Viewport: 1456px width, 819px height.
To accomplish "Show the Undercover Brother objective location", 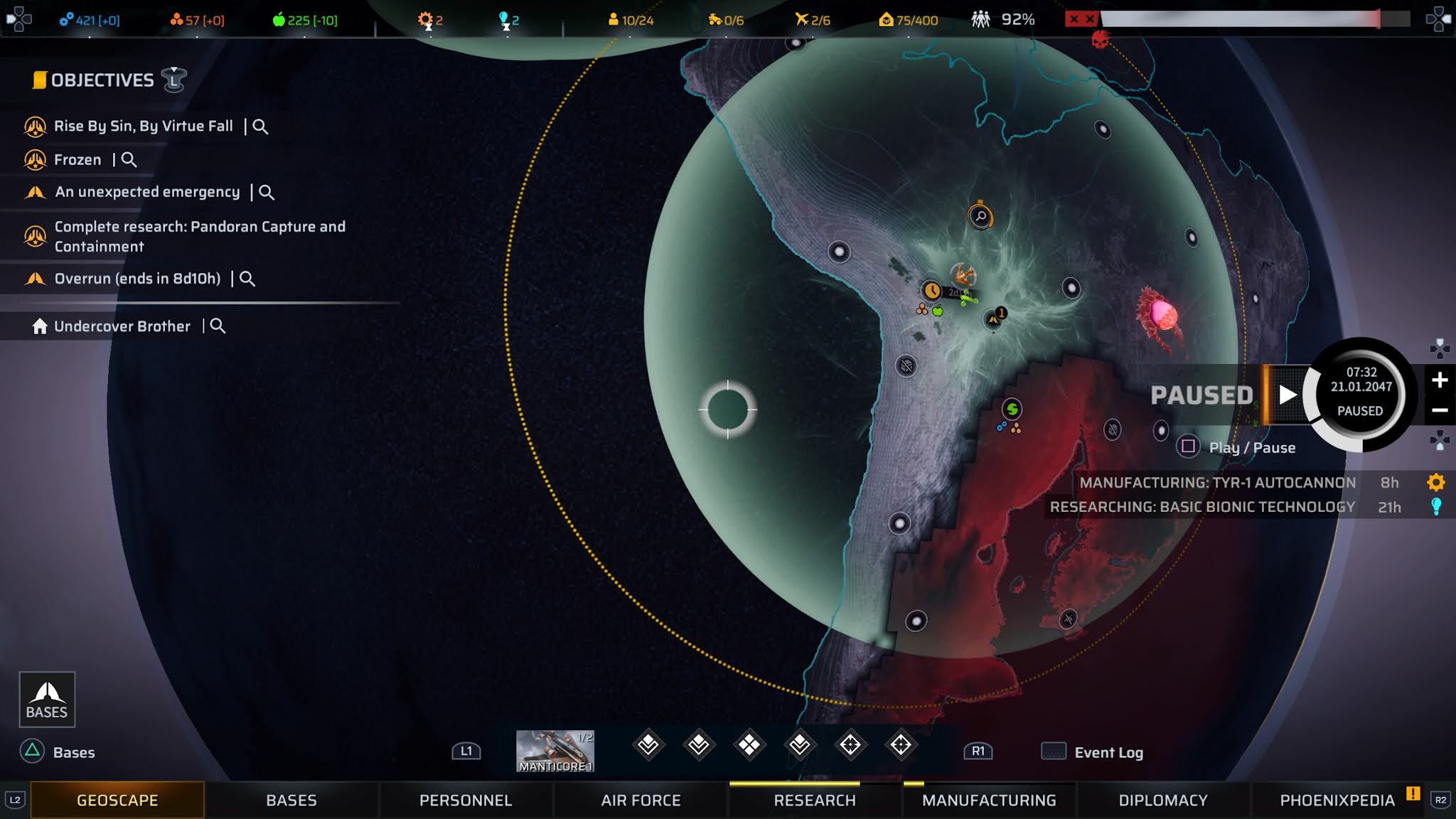I will [218, 326].
